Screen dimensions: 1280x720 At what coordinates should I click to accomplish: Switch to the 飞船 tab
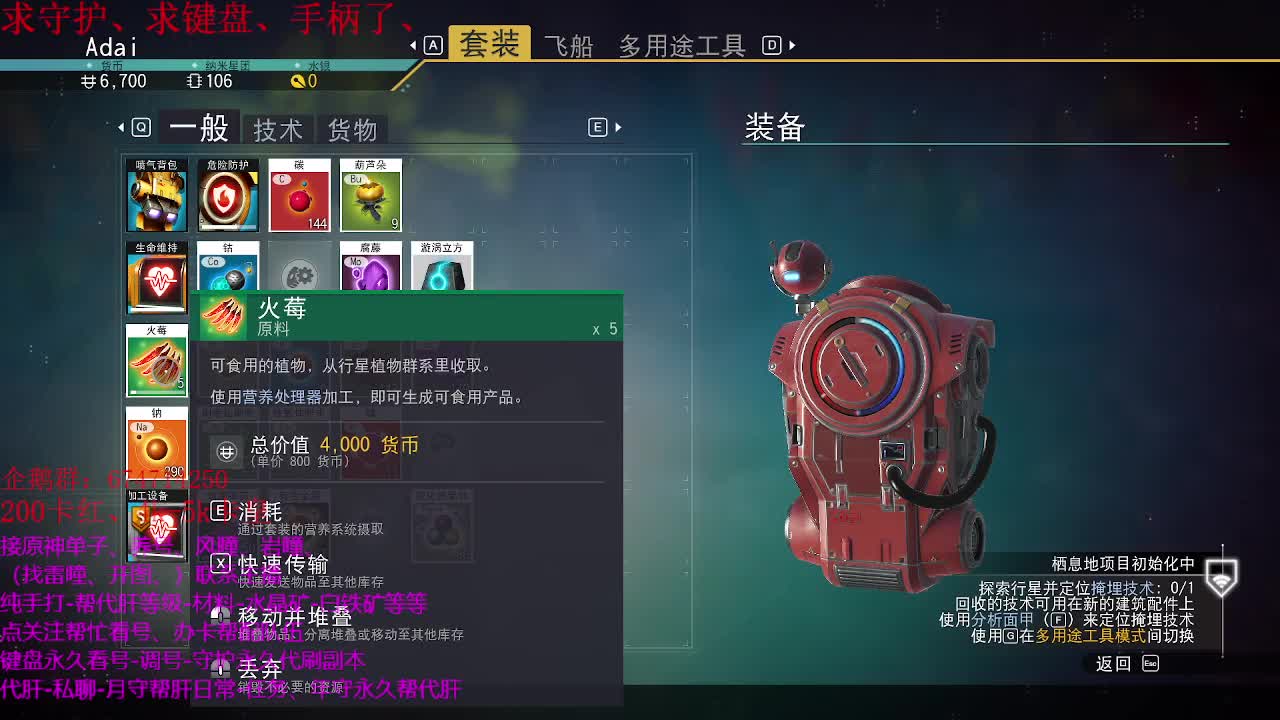(x=573, y=44)
